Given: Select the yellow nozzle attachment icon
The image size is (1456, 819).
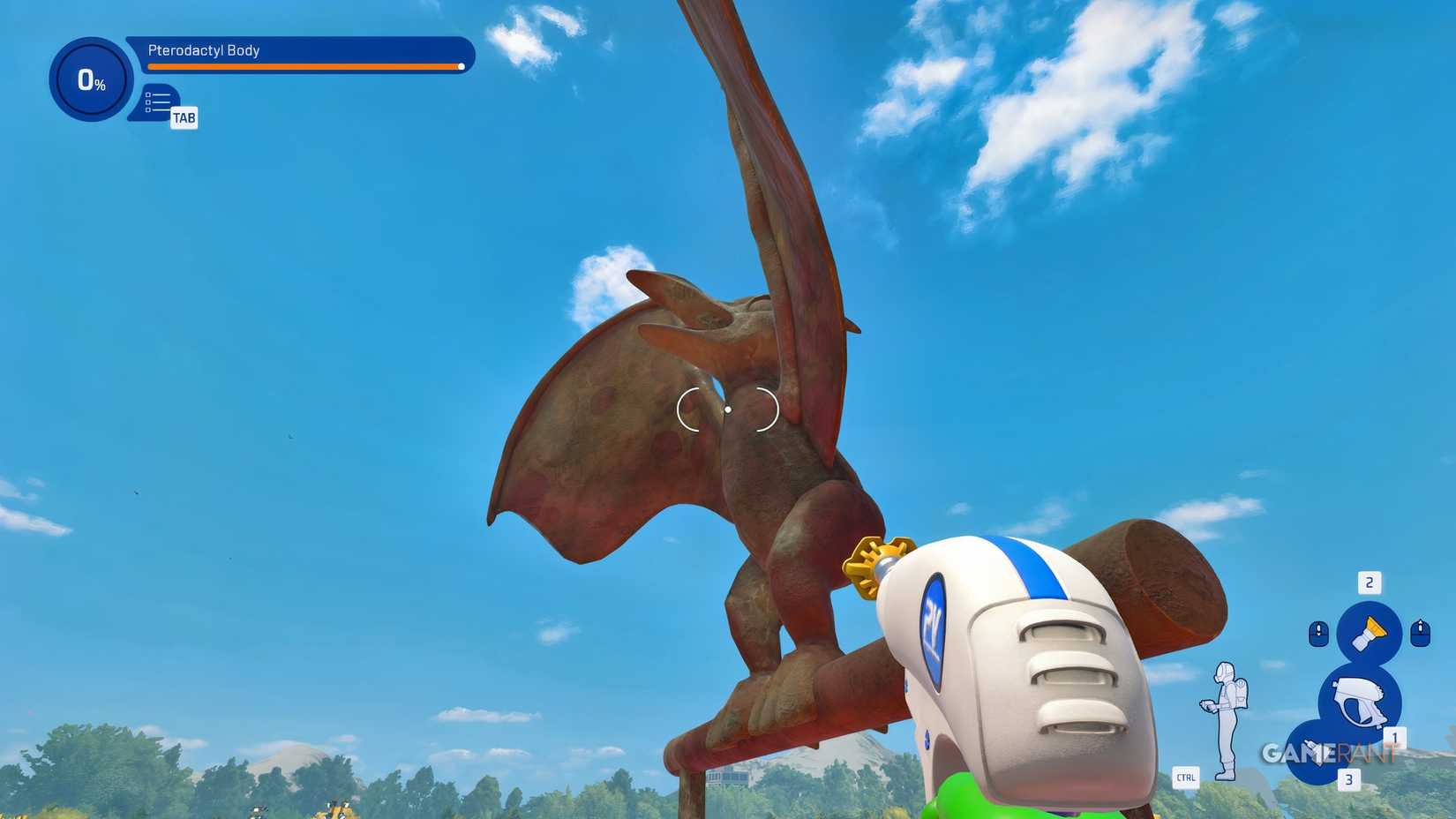Looking at the screenshot, I should pyautogui.click(x=1370, y=630).
